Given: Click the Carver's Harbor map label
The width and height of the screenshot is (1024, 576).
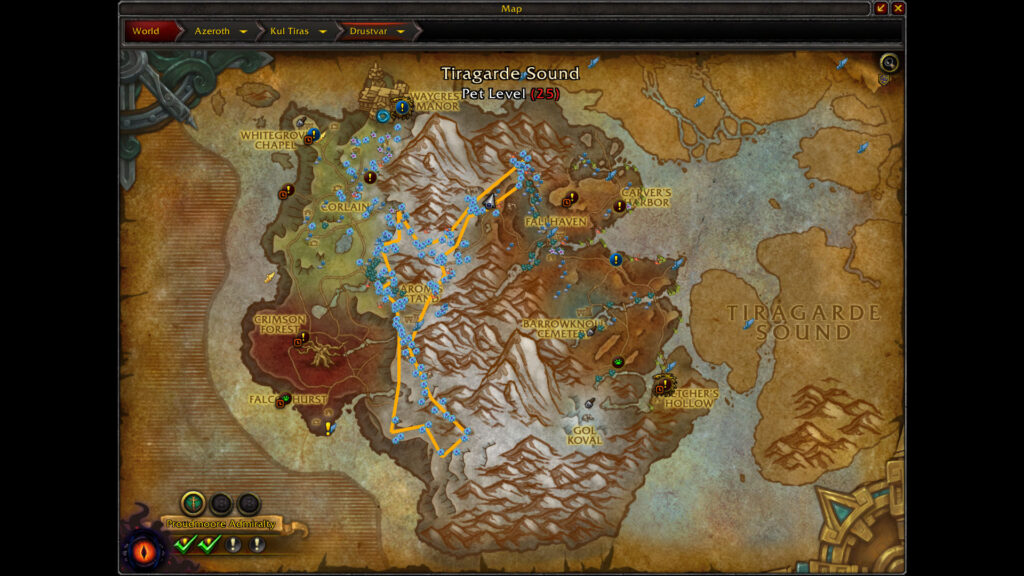Looking at the screenshot, I should [x=645, y=197].
